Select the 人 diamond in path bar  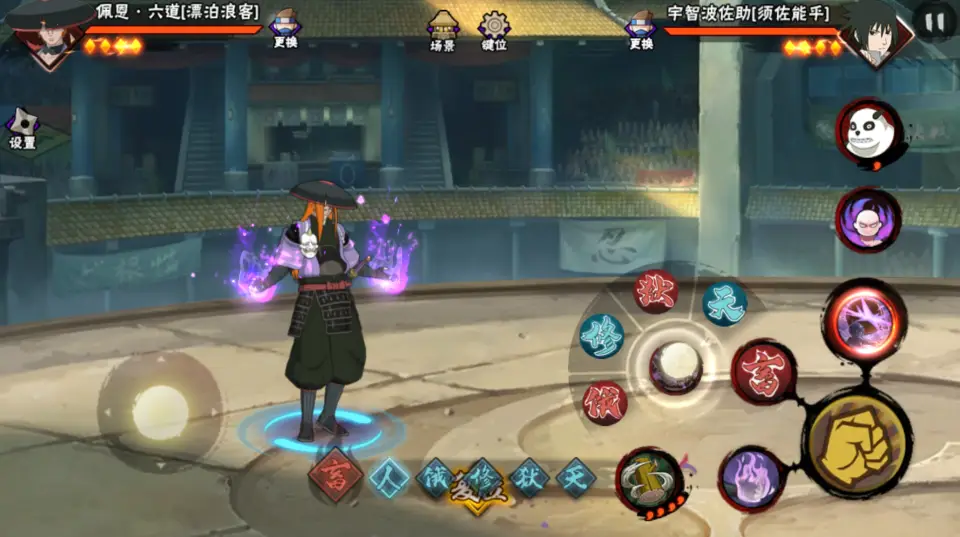387,477
